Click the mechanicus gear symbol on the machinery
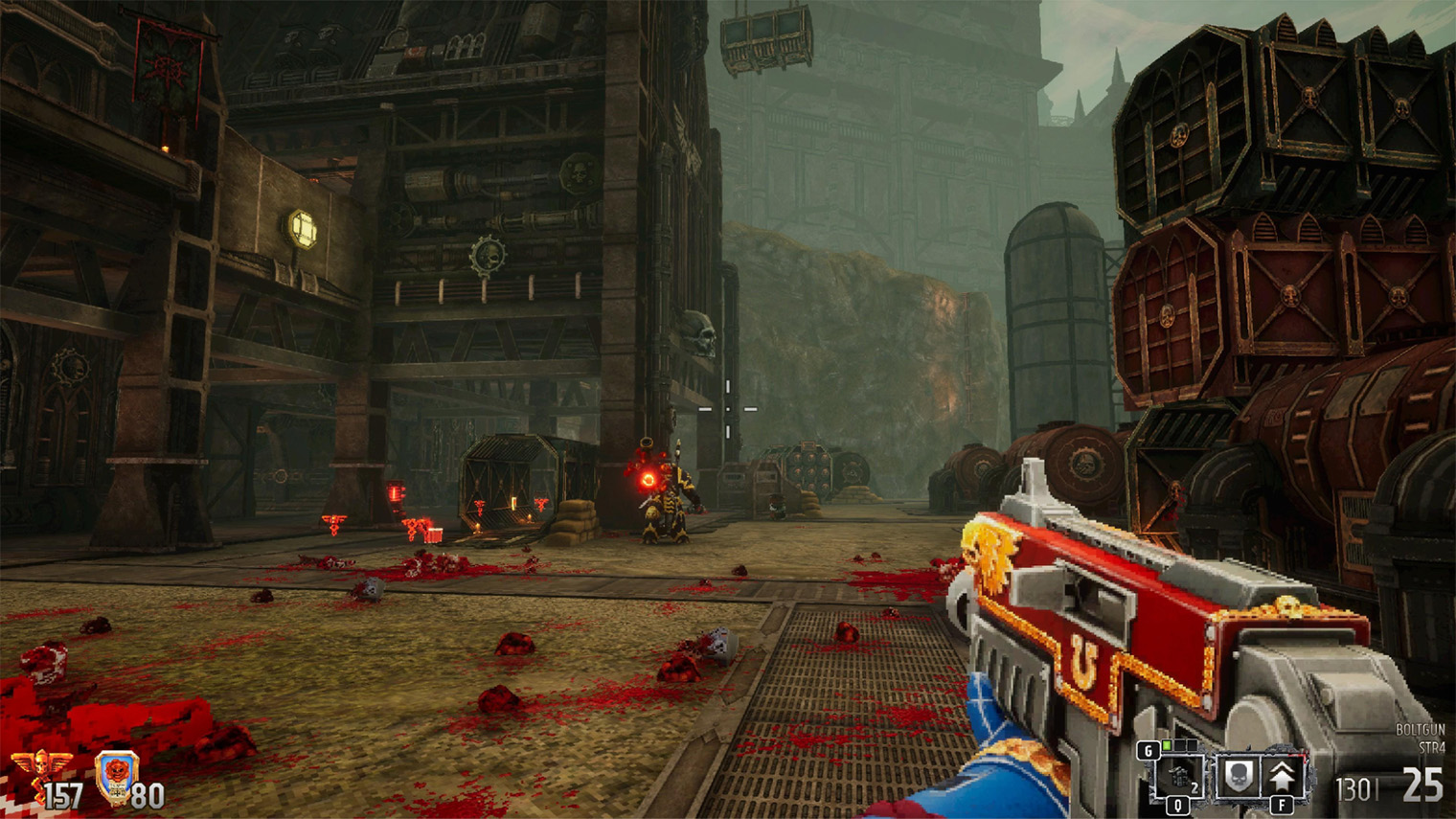Screen dimensions: 1456x819 (488, 254)
